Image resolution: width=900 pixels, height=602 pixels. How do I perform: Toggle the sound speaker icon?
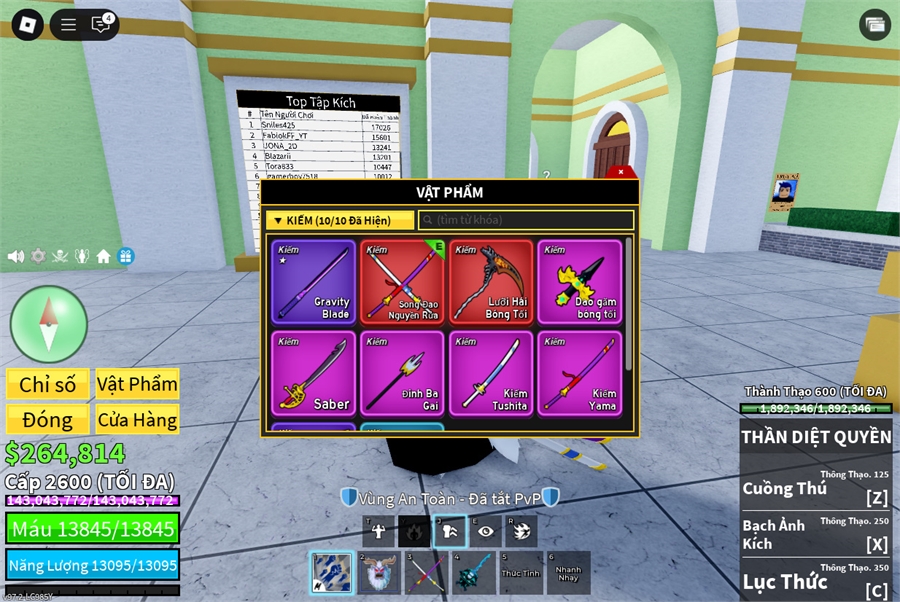(x=16, y=256)
